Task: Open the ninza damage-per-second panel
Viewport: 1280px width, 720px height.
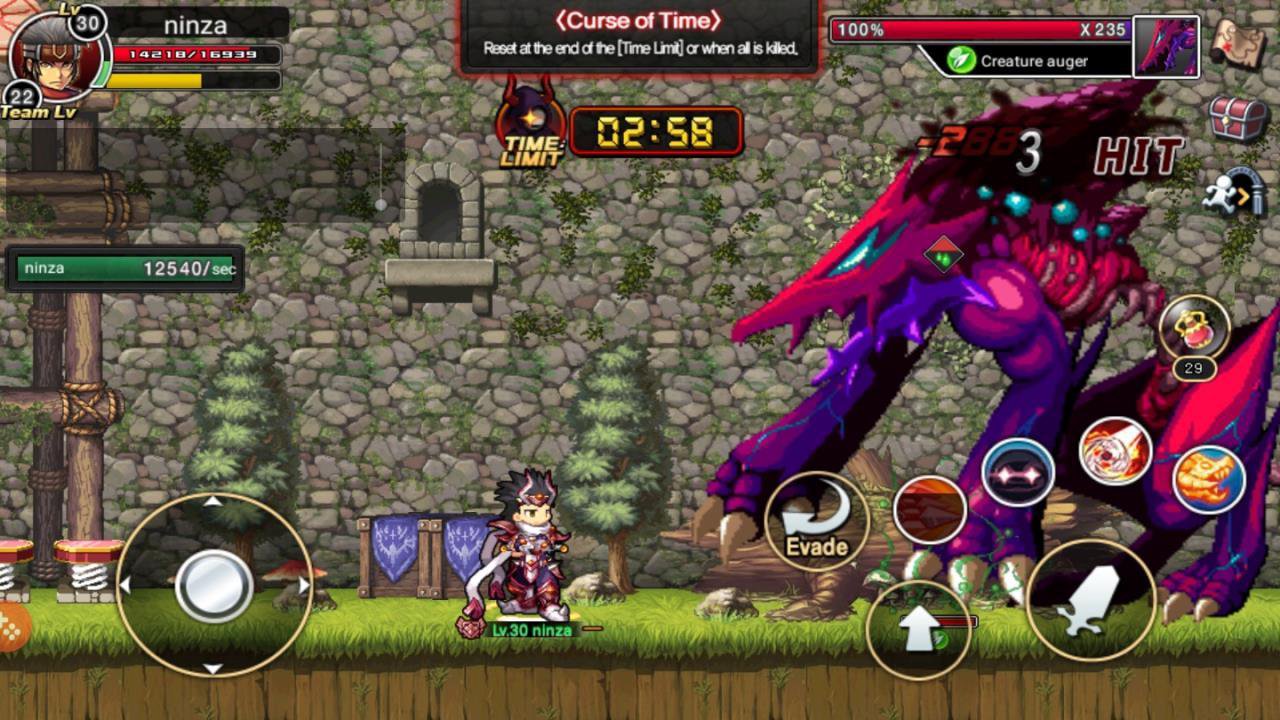Action: click(125, 269)
